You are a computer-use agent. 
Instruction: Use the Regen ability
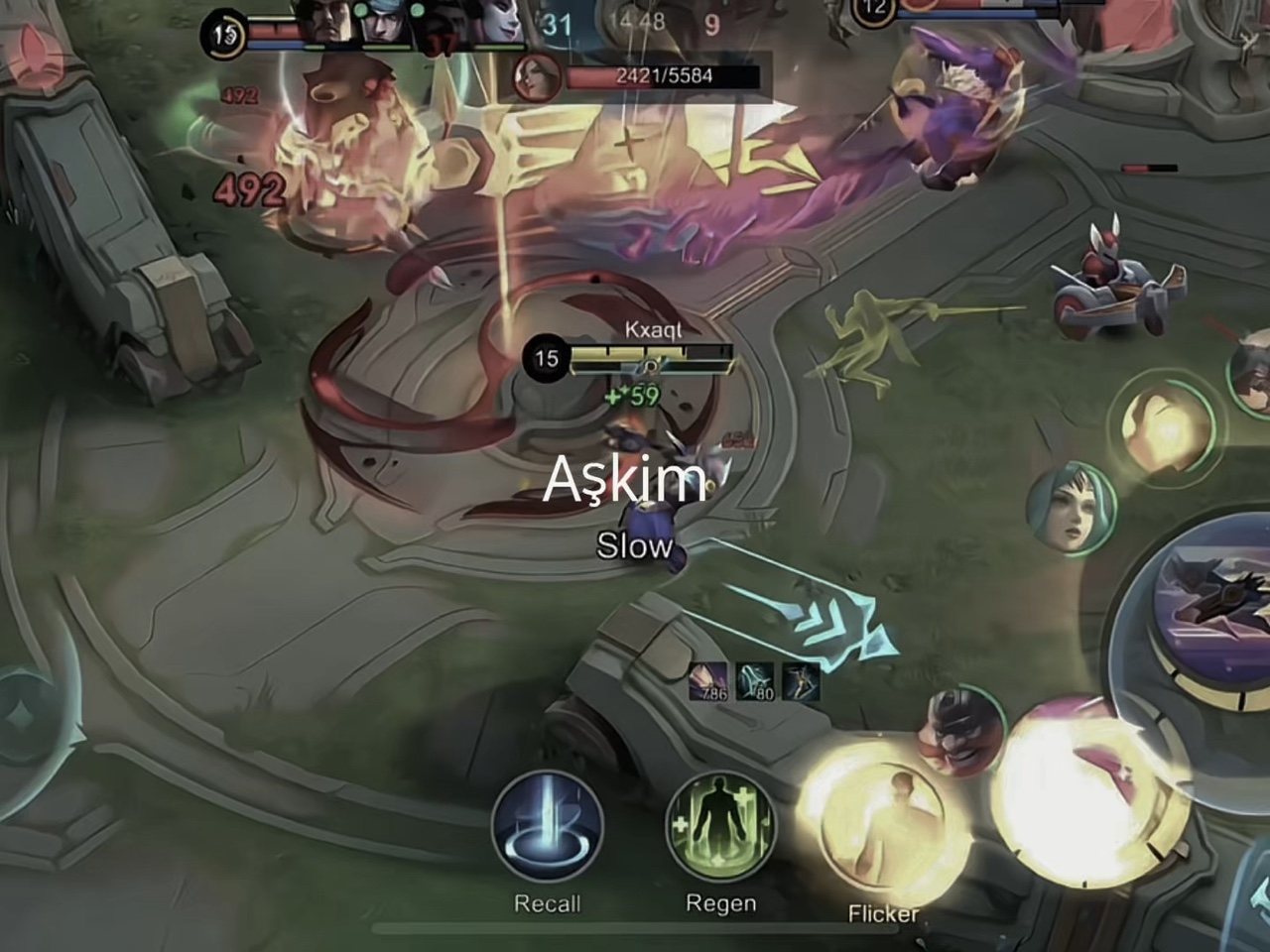(x=720, y=827)
